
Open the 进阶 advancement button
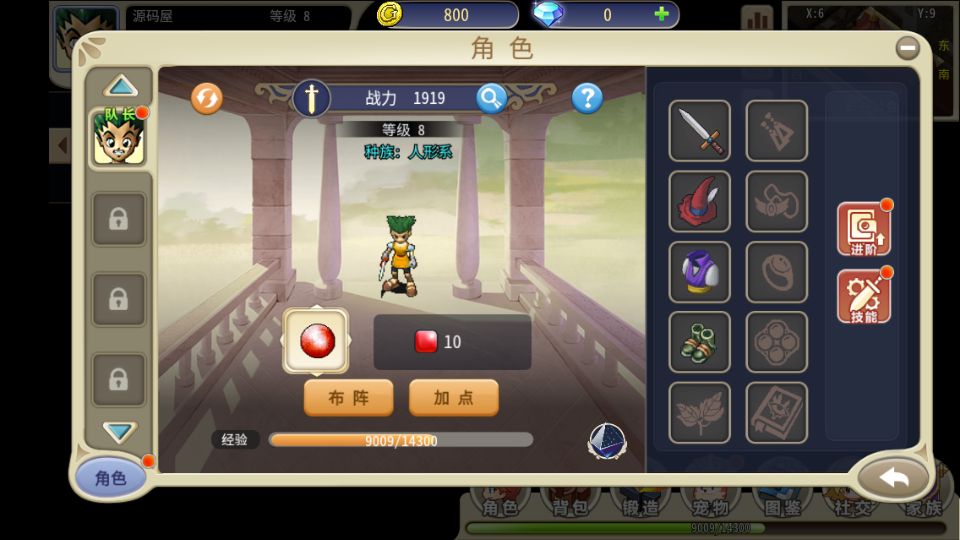tap(863, 230)
